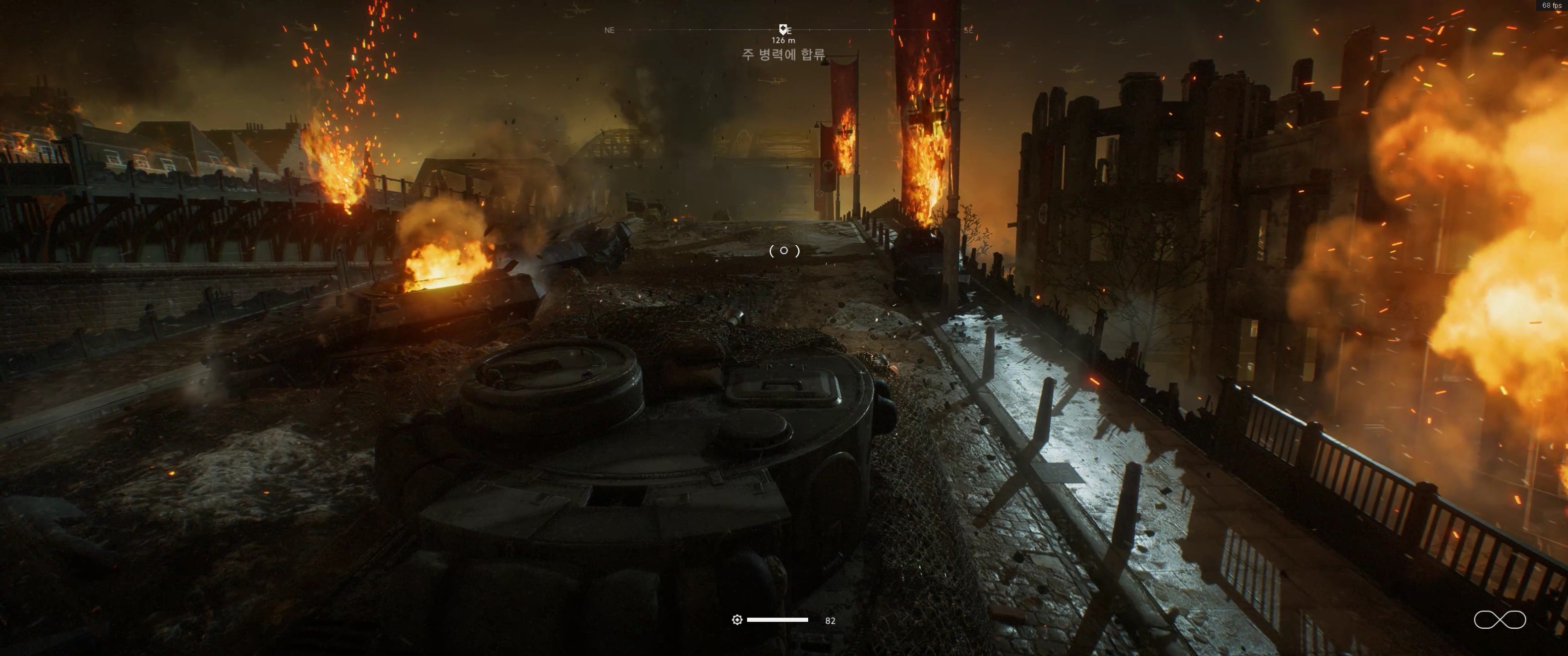Select the objective text 주 병력에 합류
The width and height of the screenshot is (1568, 656).
point(783,55)
